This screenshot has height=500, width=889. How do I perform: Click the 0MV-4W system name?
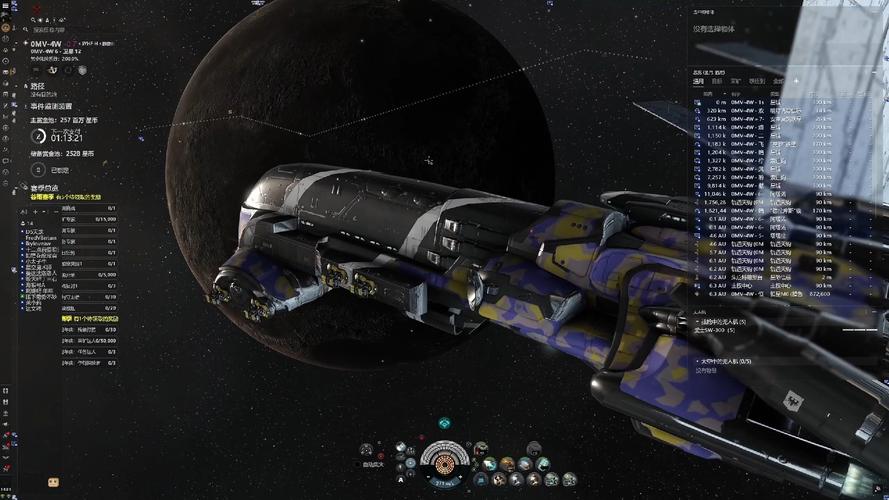pyautogui.click(x=48, y=45)
